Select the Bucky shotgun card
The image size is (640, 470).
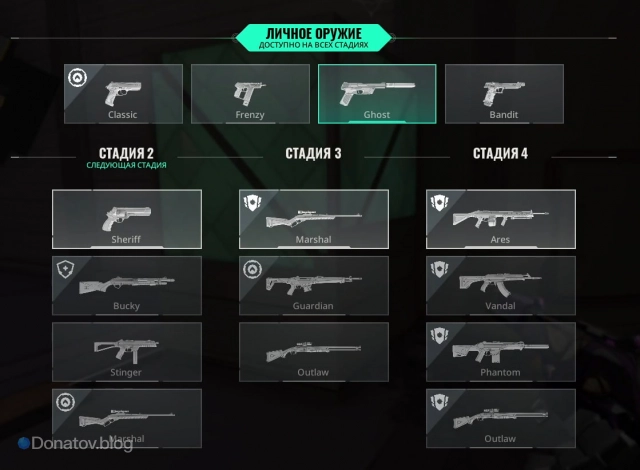(x=127, y=285)
